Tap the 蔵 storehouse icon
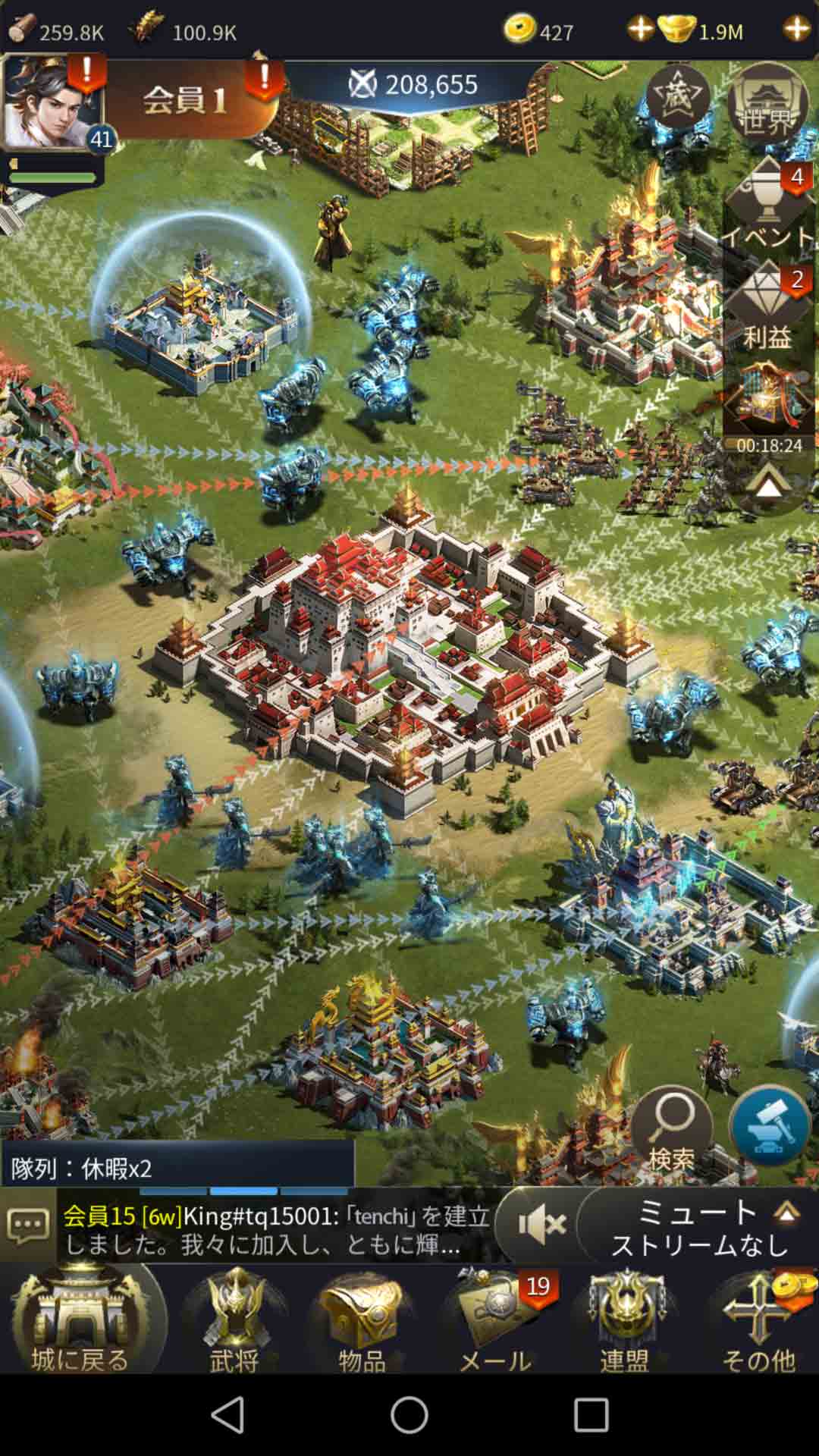Screen dimensions: 819x1456 click(677, 97)
